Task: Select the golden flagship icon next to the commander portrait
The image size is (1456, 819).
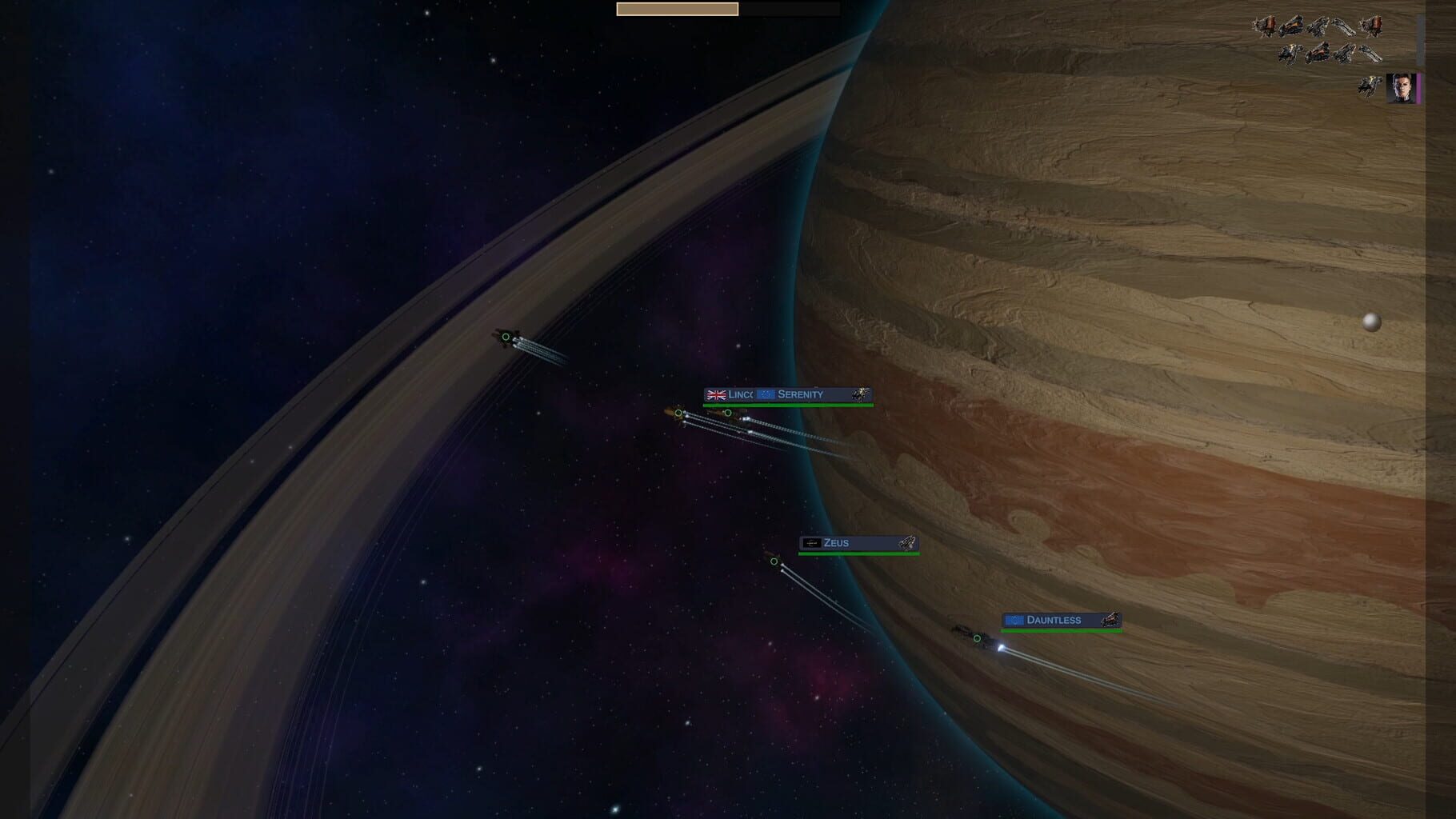Action: (1369, 86)
